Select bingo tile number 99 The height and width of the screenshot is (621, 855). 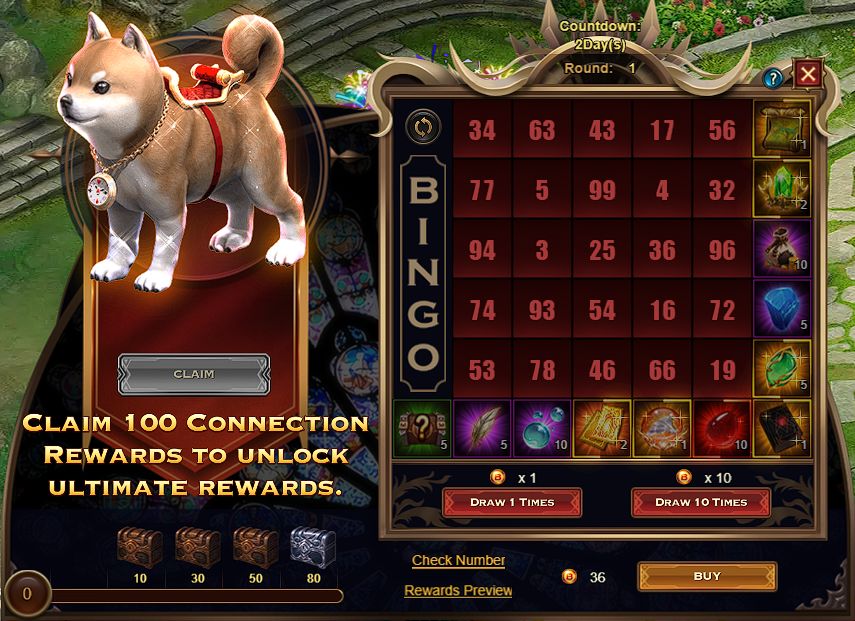[602, 189]
